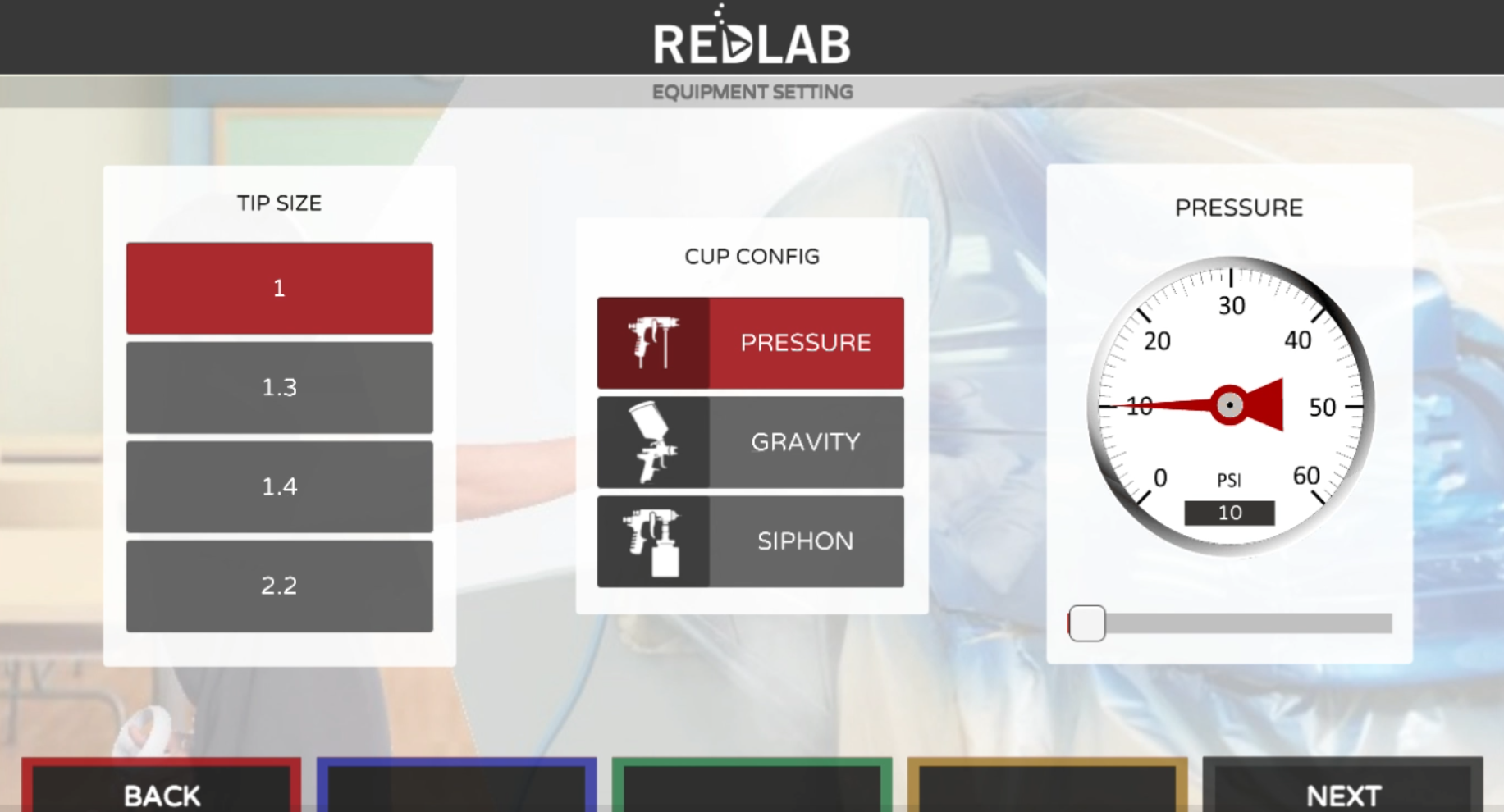Select tip size 1.4
Viewport: 1504px width, 812px height.
point(279,486)
